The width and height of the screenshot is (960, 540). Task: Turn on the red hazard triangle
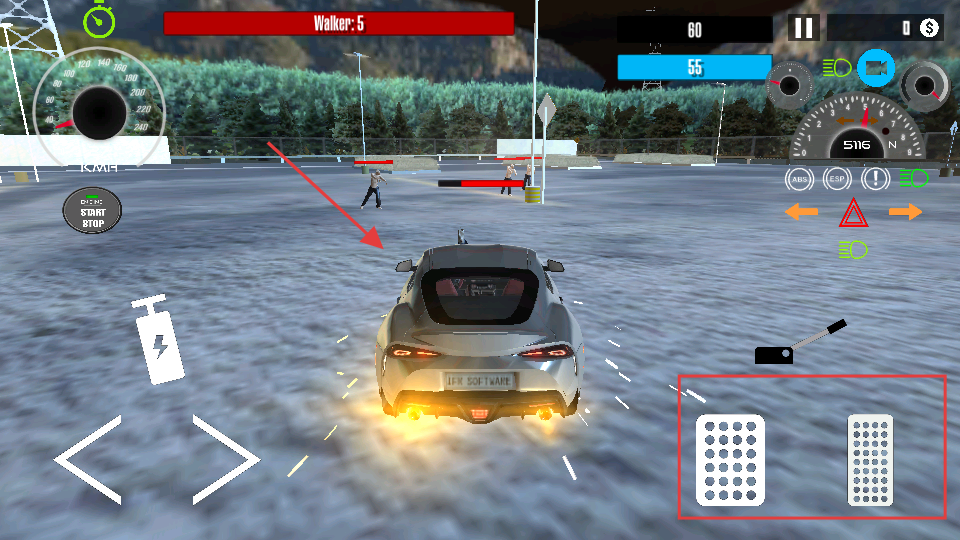[853, 212]
